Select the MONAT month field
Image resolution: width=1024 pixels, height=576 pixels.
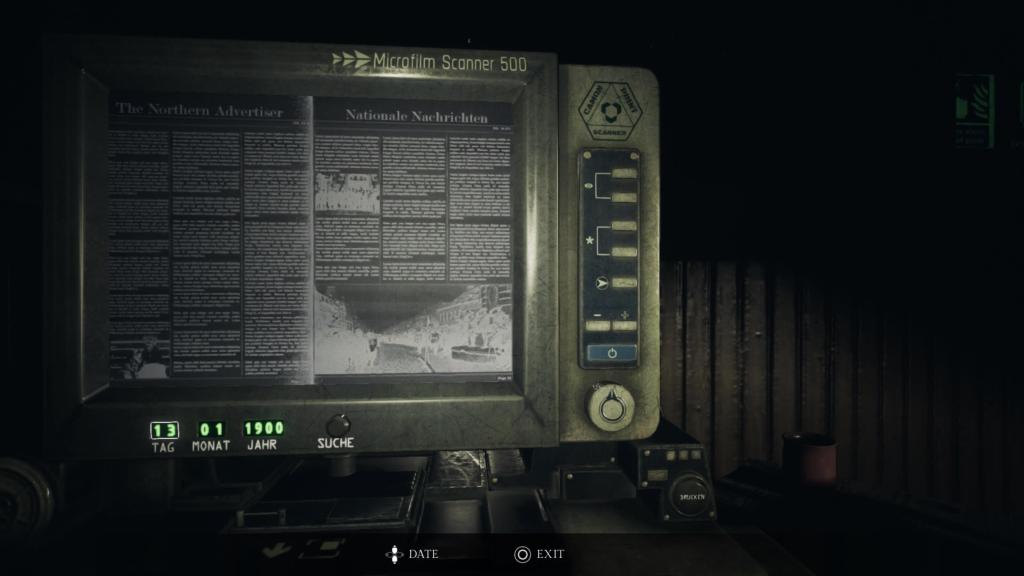point(211,430)
